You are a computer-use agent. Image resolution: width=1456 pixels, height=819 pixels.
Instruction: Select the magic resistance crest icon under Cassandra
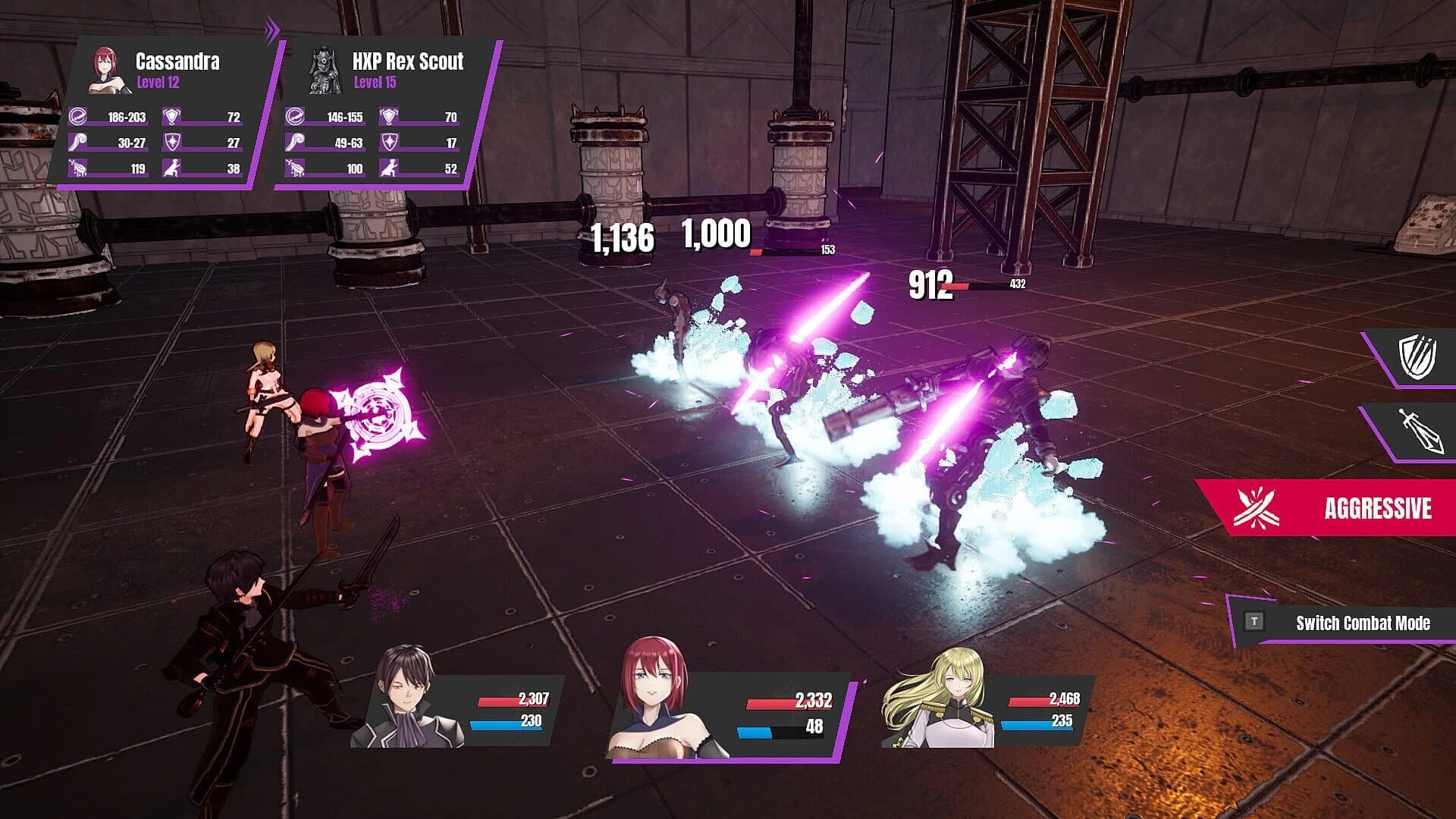170,142
